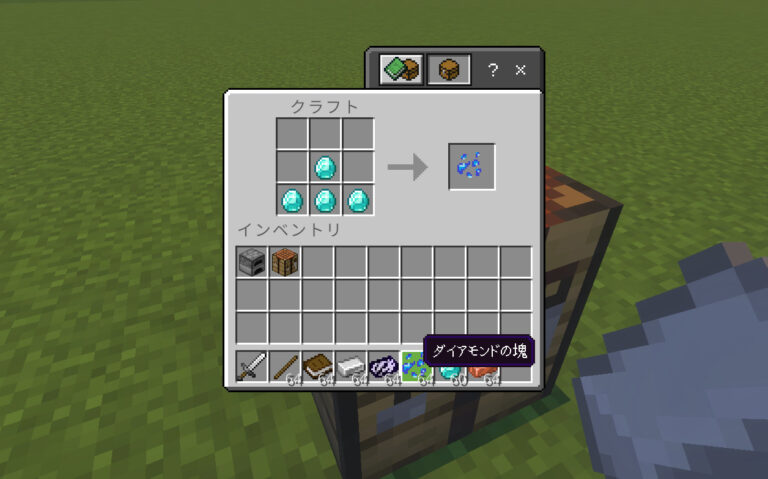Select the furnace in the inventory

click(x=252, y=263)
